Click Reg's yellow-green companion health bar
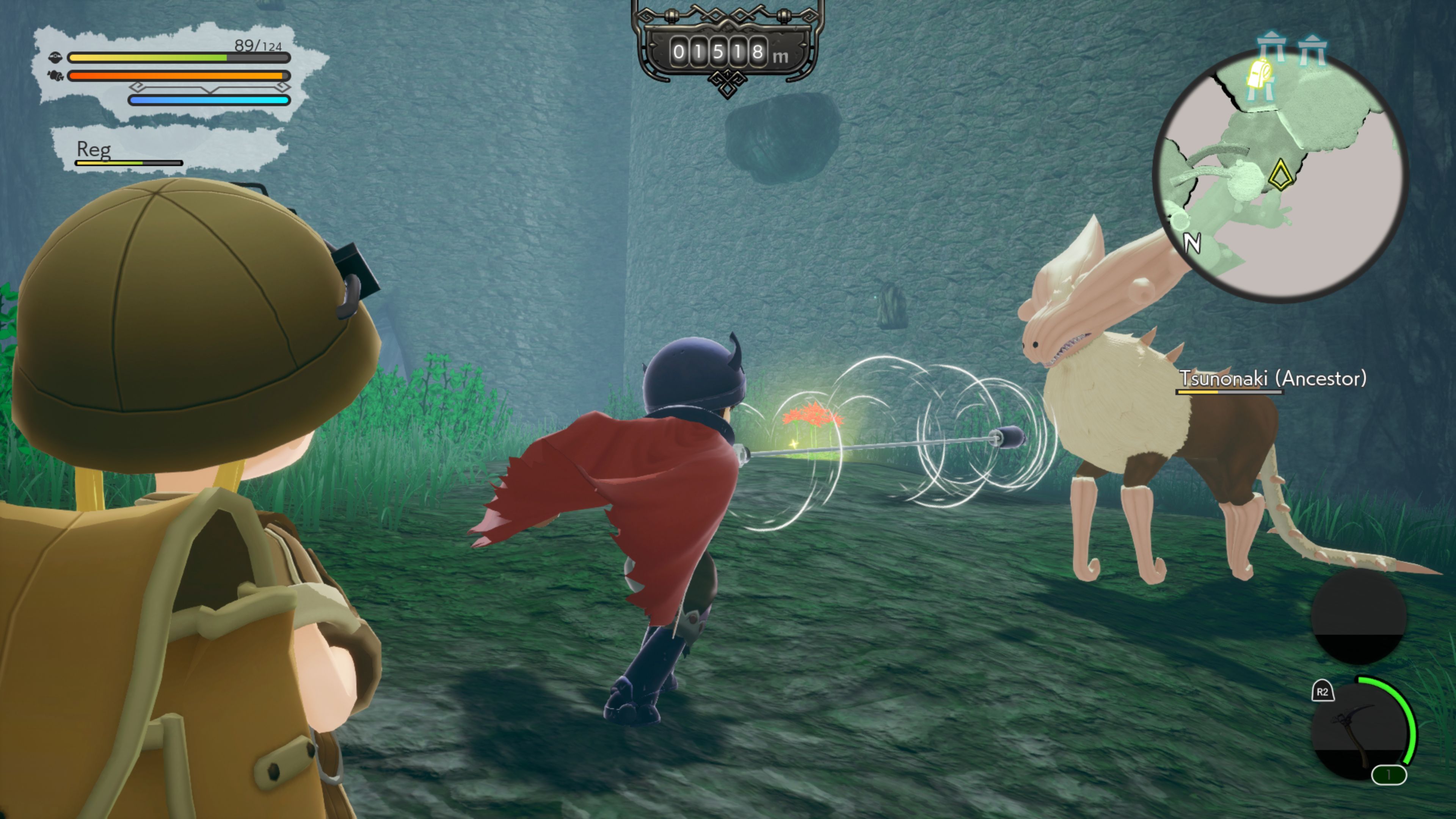 (x=128, y=163)
